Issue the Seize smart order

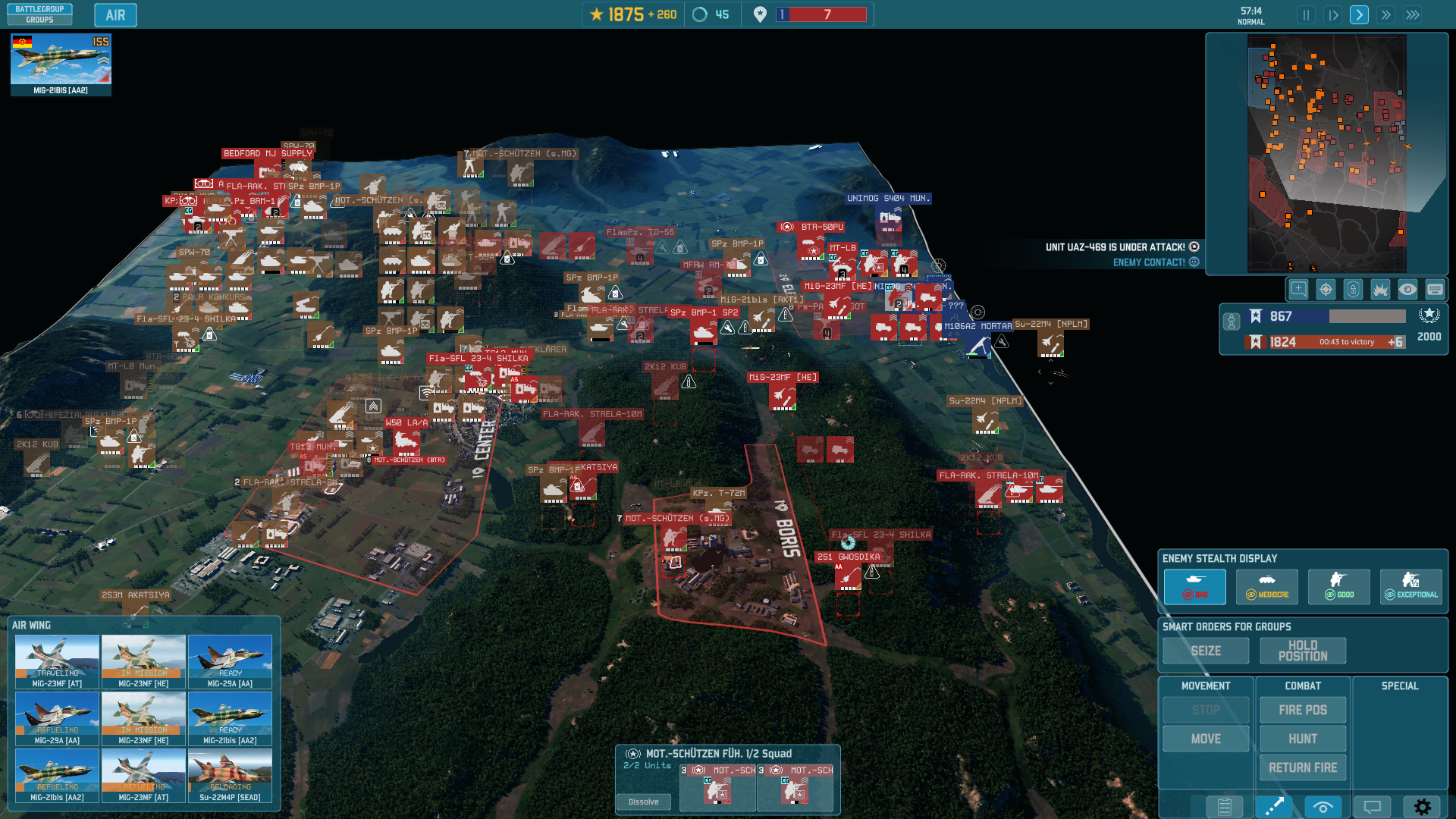(1206, 651)
